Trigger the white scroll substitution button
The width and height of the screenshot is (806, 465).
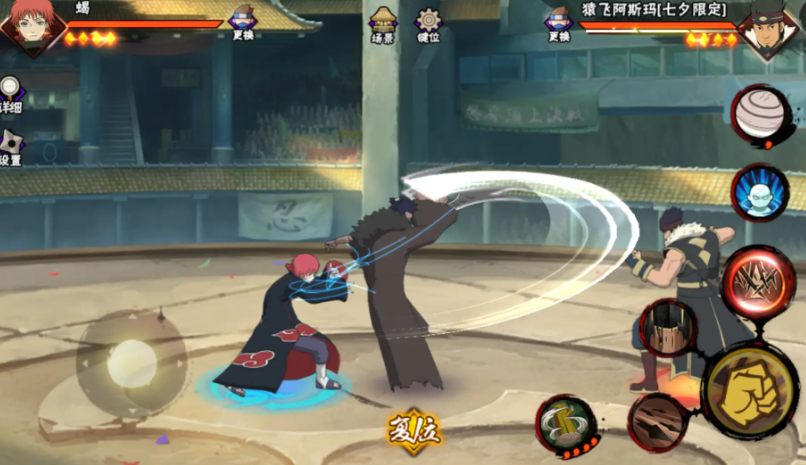pyautogui.click(x=762, y=115)
